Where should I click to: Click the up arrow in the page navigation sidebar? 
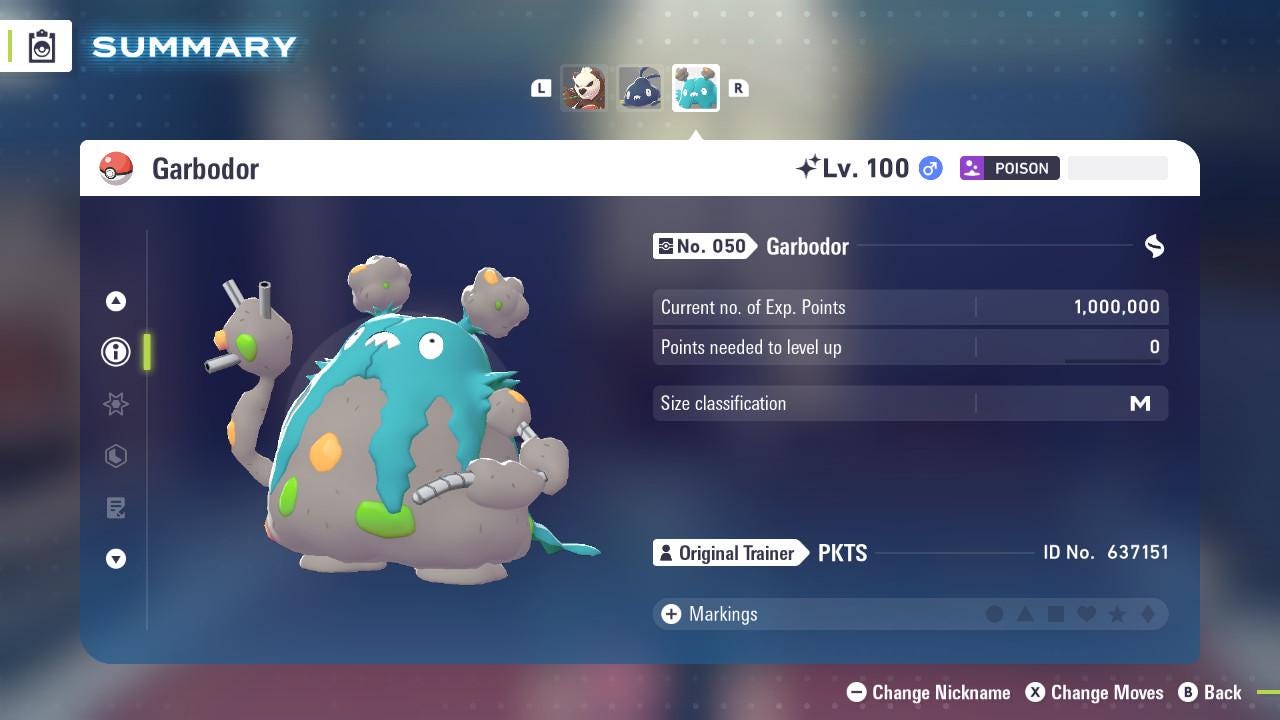coord(116,300)
